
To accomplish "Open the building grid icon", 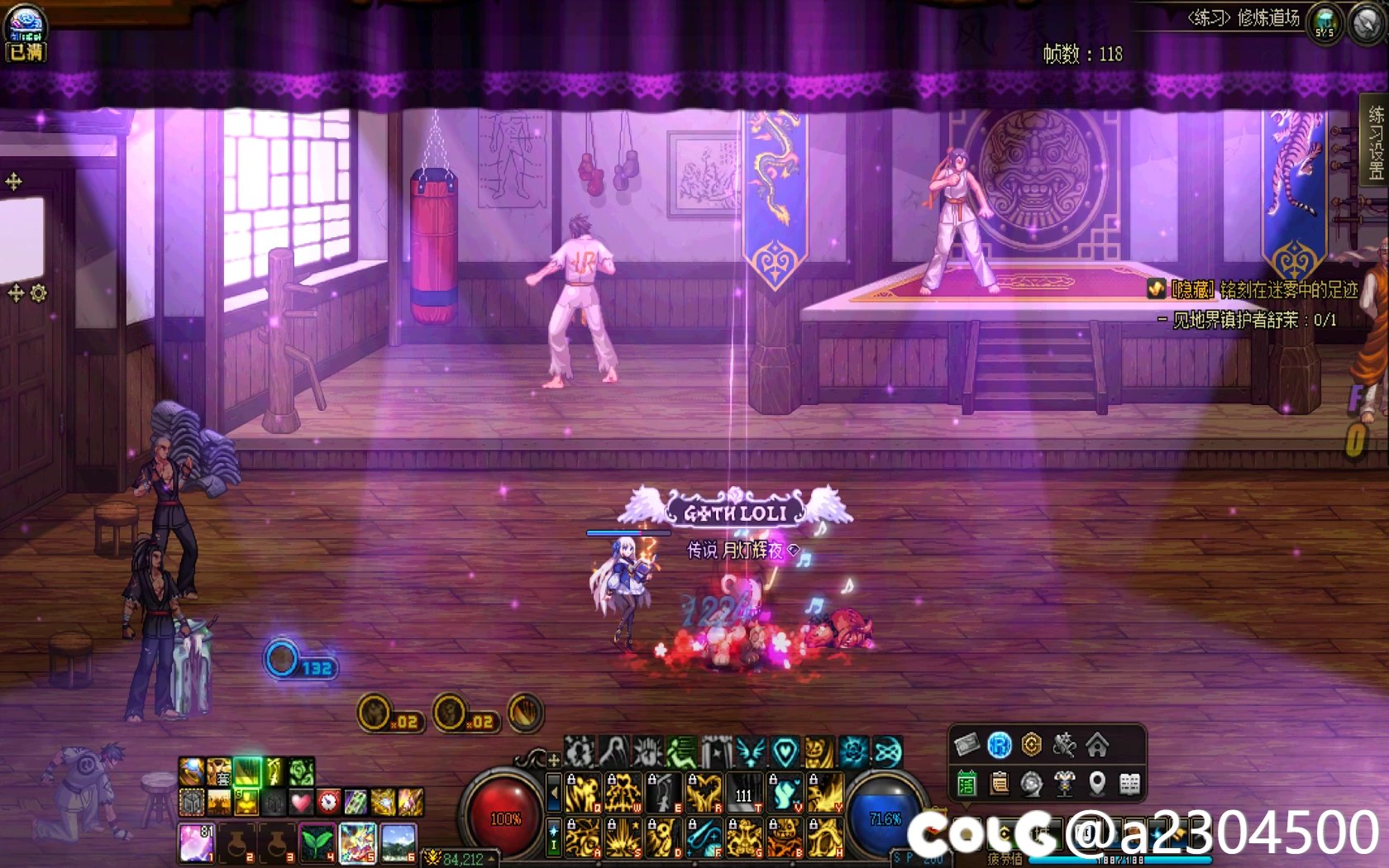I will coord(1129,783).
